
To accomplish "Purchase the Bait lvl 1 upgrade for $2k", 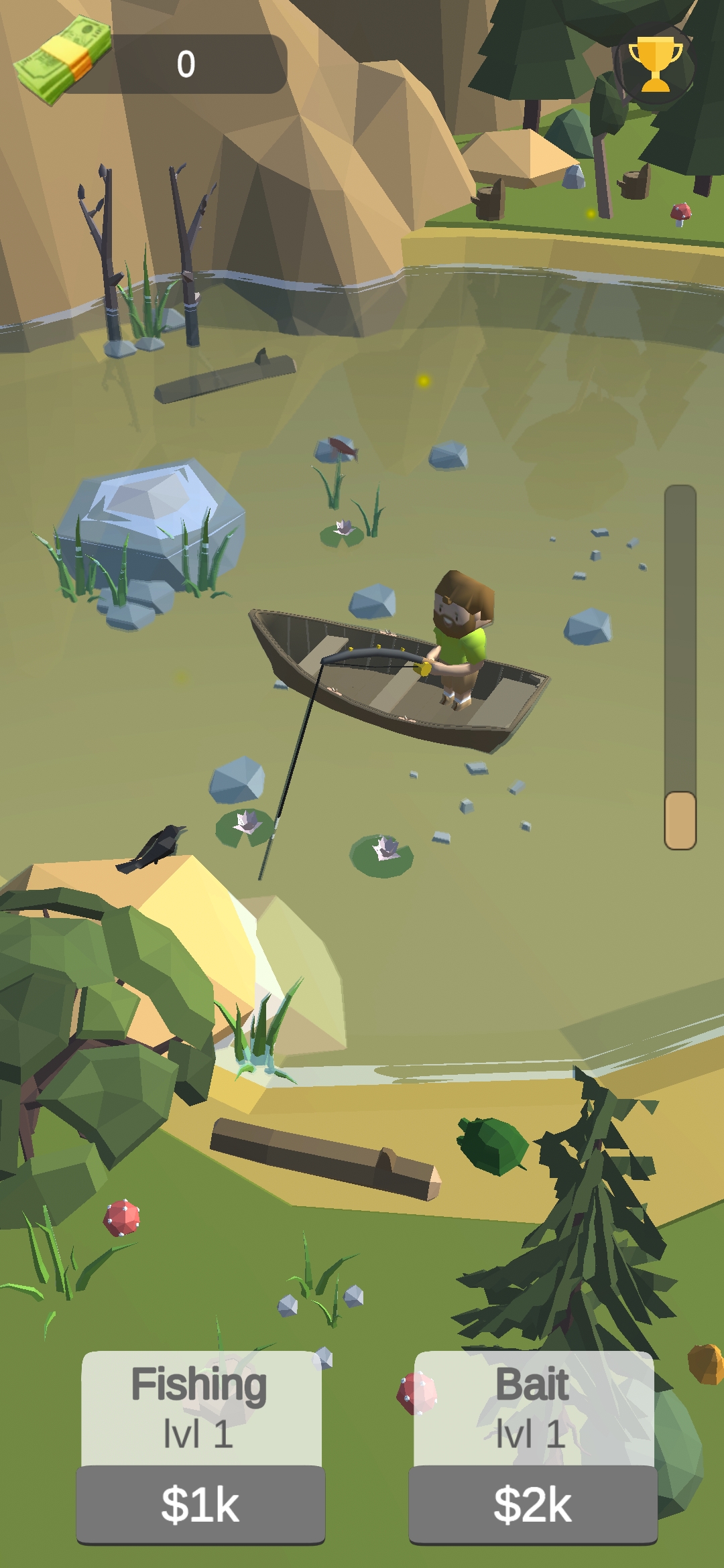I will 533,1504.
